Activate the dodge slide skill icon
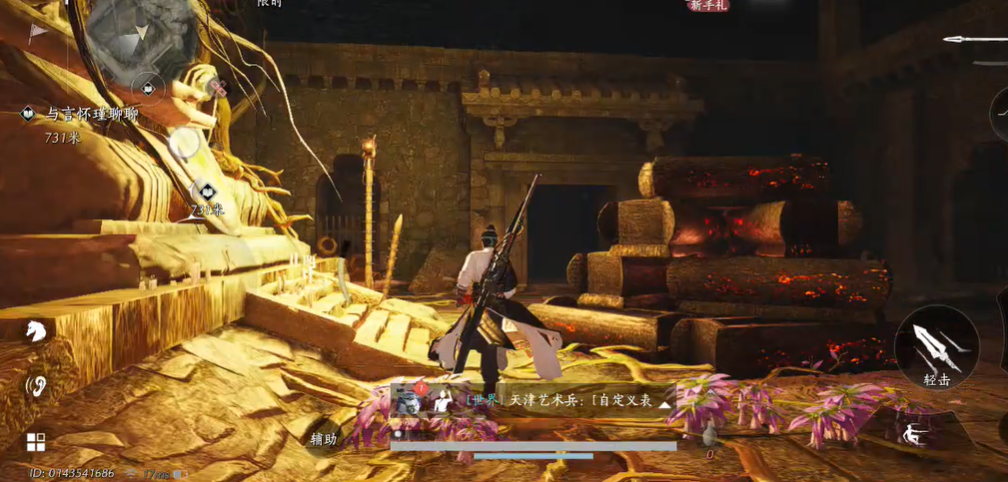The image size is (1008, 482). pos(911,434)
